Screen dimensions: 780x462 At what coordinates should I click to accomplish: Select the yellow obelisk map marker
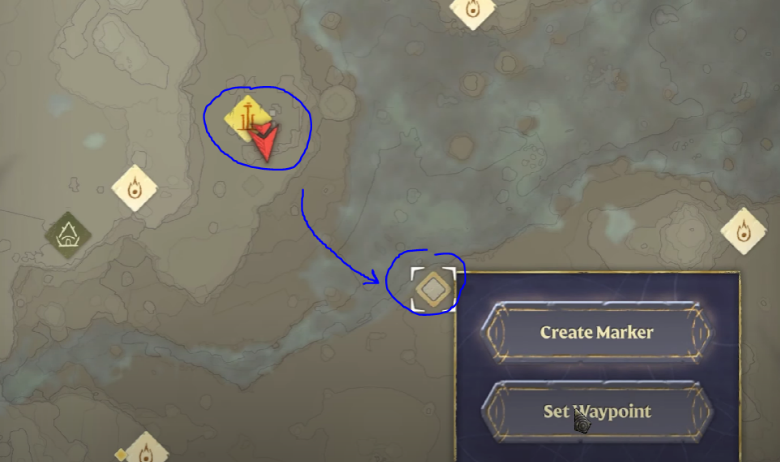point(246,116)
